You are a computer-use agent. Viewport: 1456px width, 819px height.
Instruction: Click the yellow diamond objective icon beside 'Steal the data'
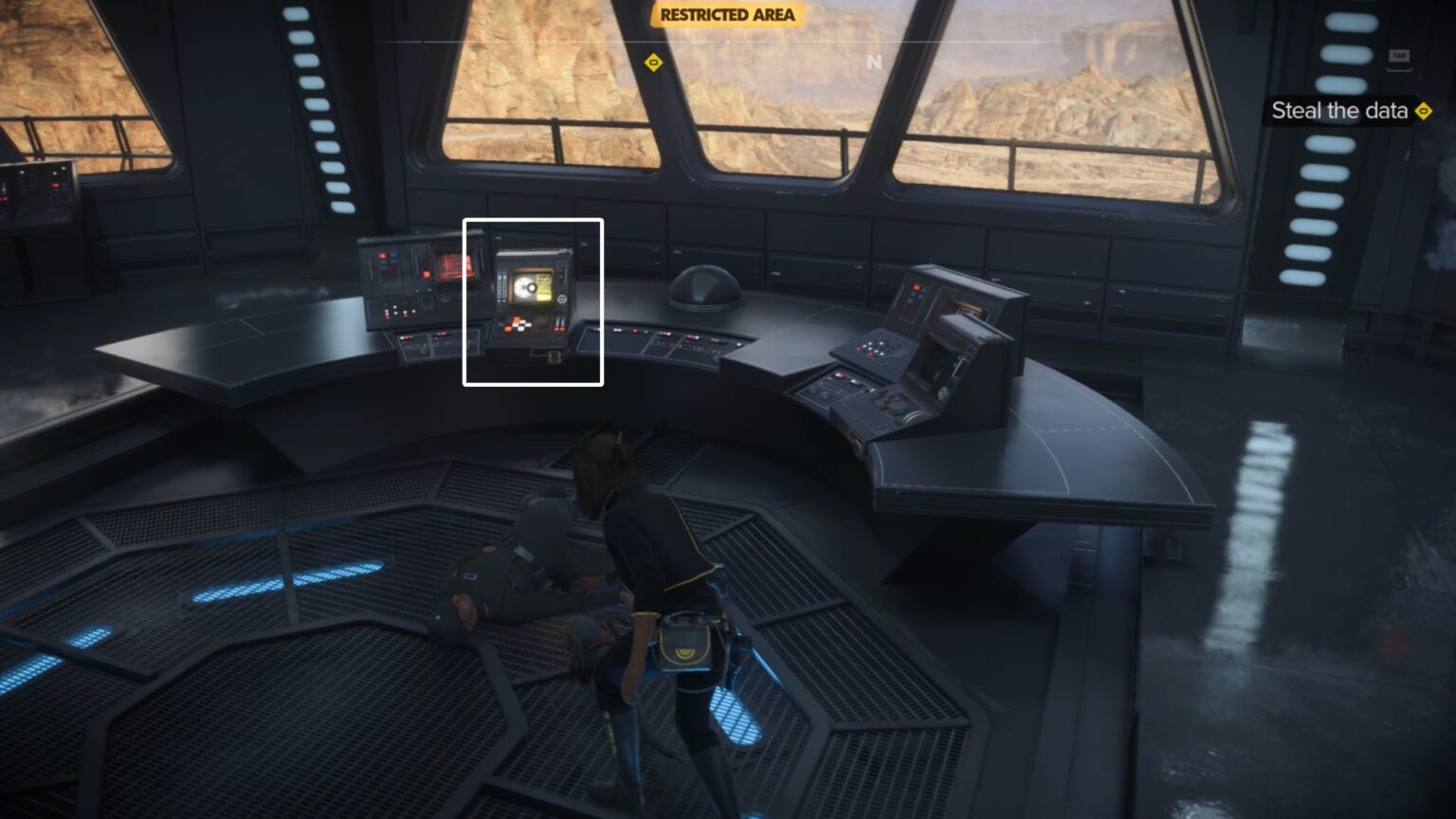click(1425, 110)
